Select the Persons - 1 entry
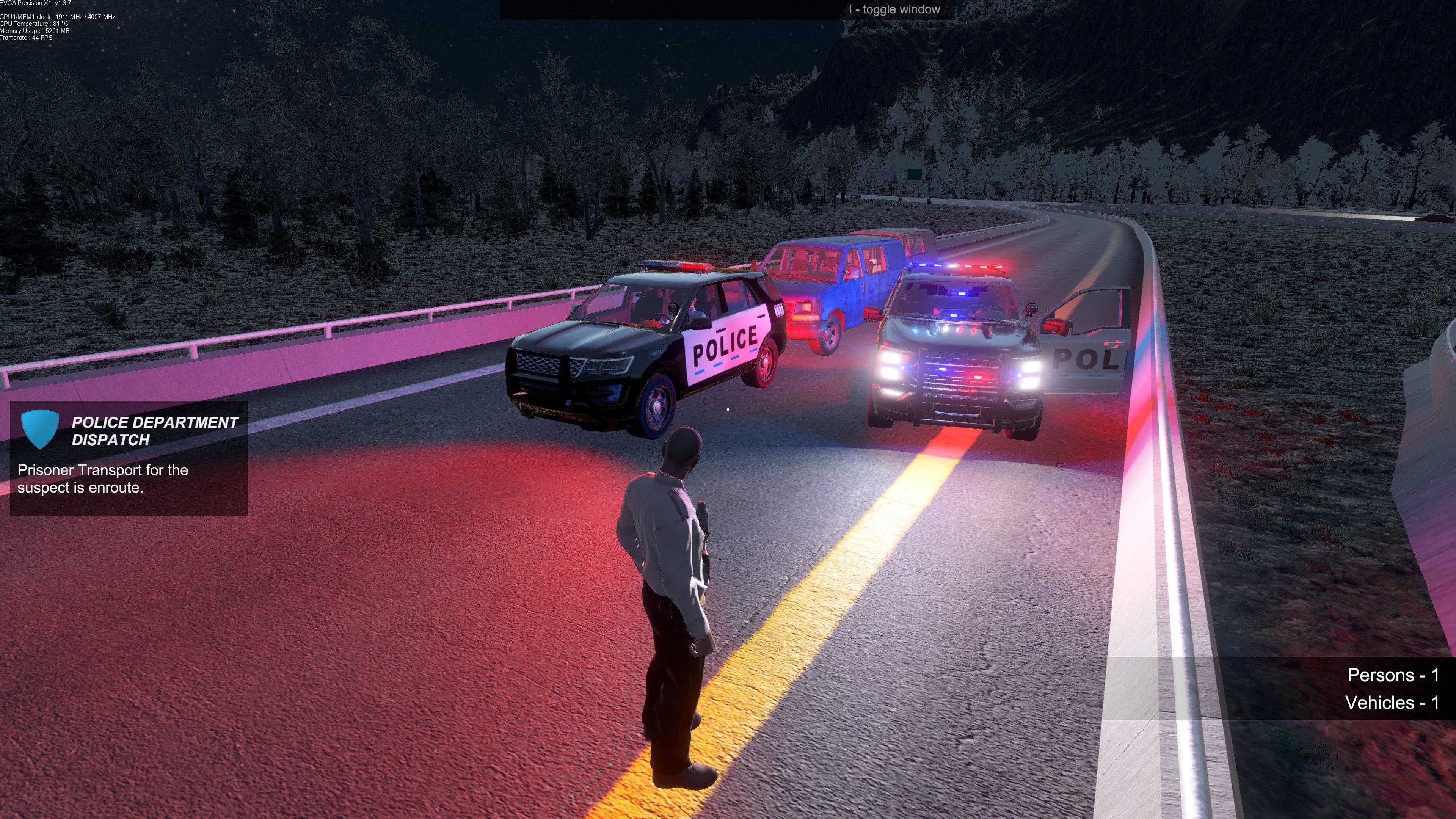This screenshot has height=819, width=1456. [1393, 675]
